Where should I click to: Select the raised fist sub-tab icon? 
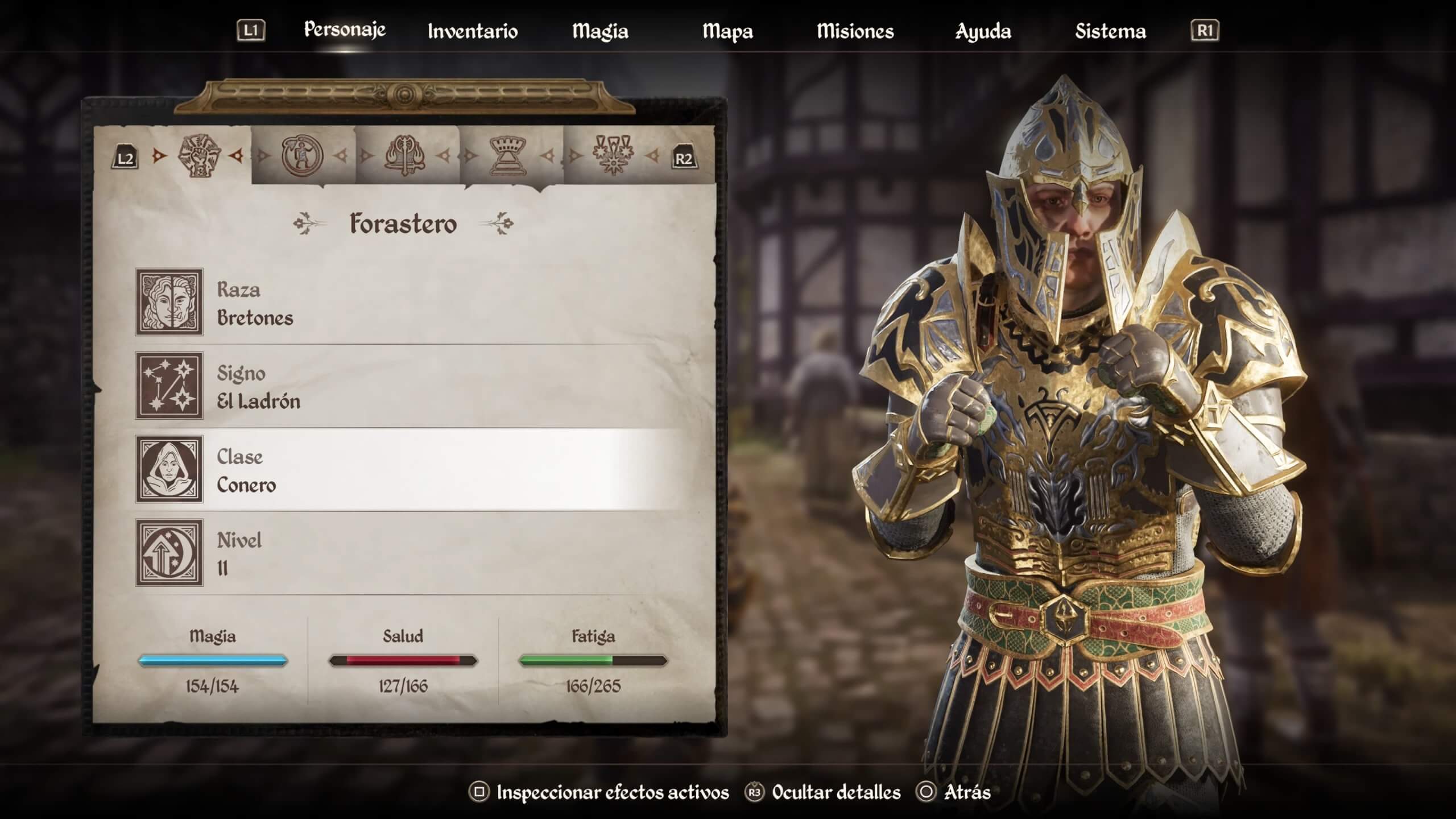[199, 155]
